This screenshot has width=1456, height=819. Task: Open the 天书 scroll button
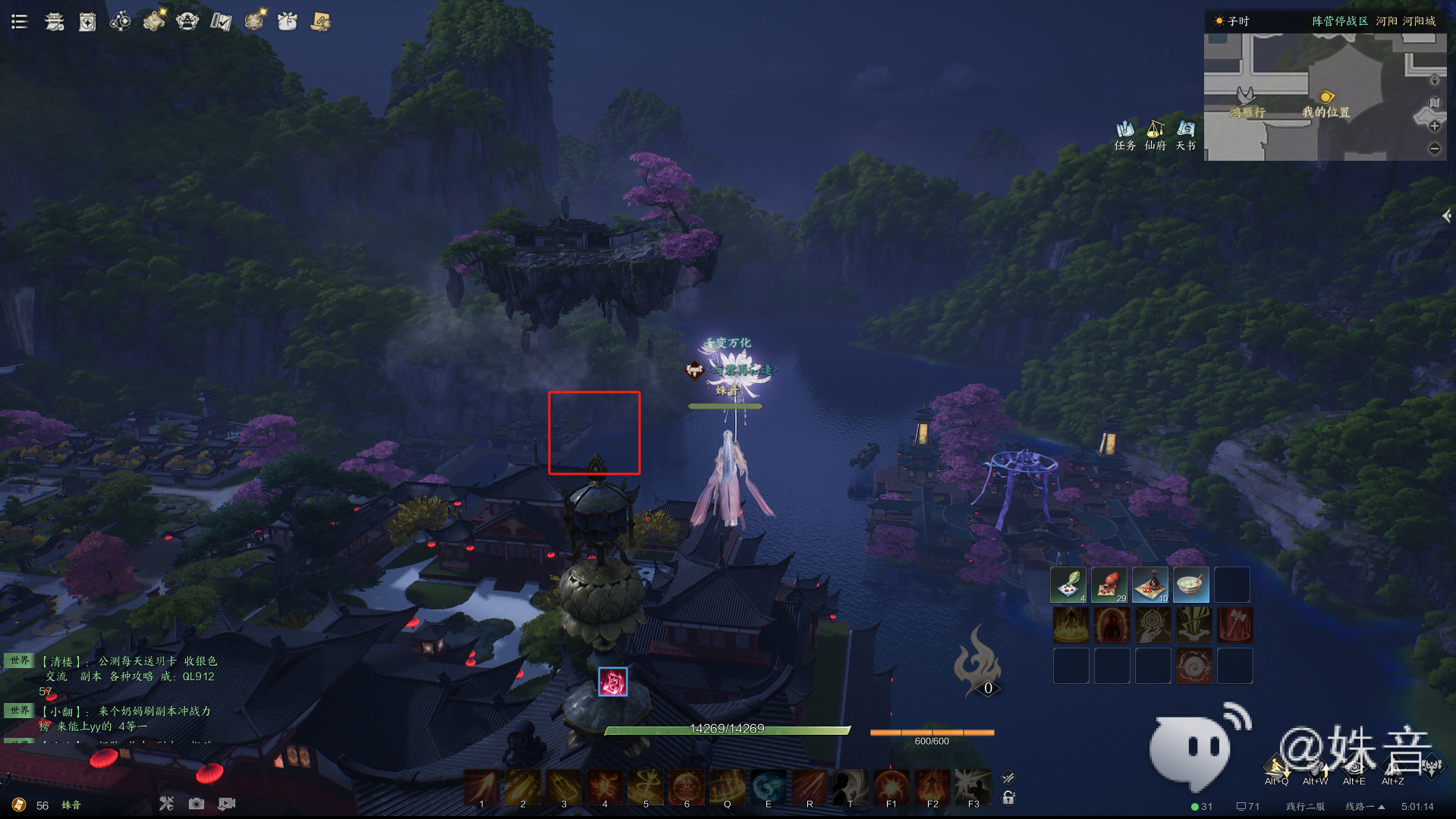pyautogui.click(x=1186, y=136)
